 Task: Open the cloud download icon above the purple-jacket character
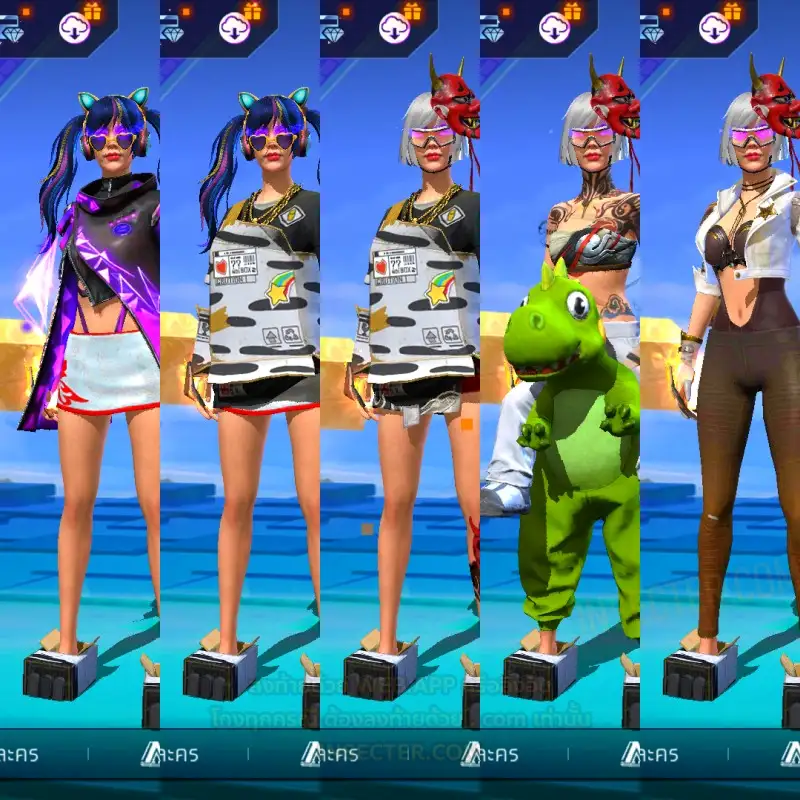tap(74, 28)
